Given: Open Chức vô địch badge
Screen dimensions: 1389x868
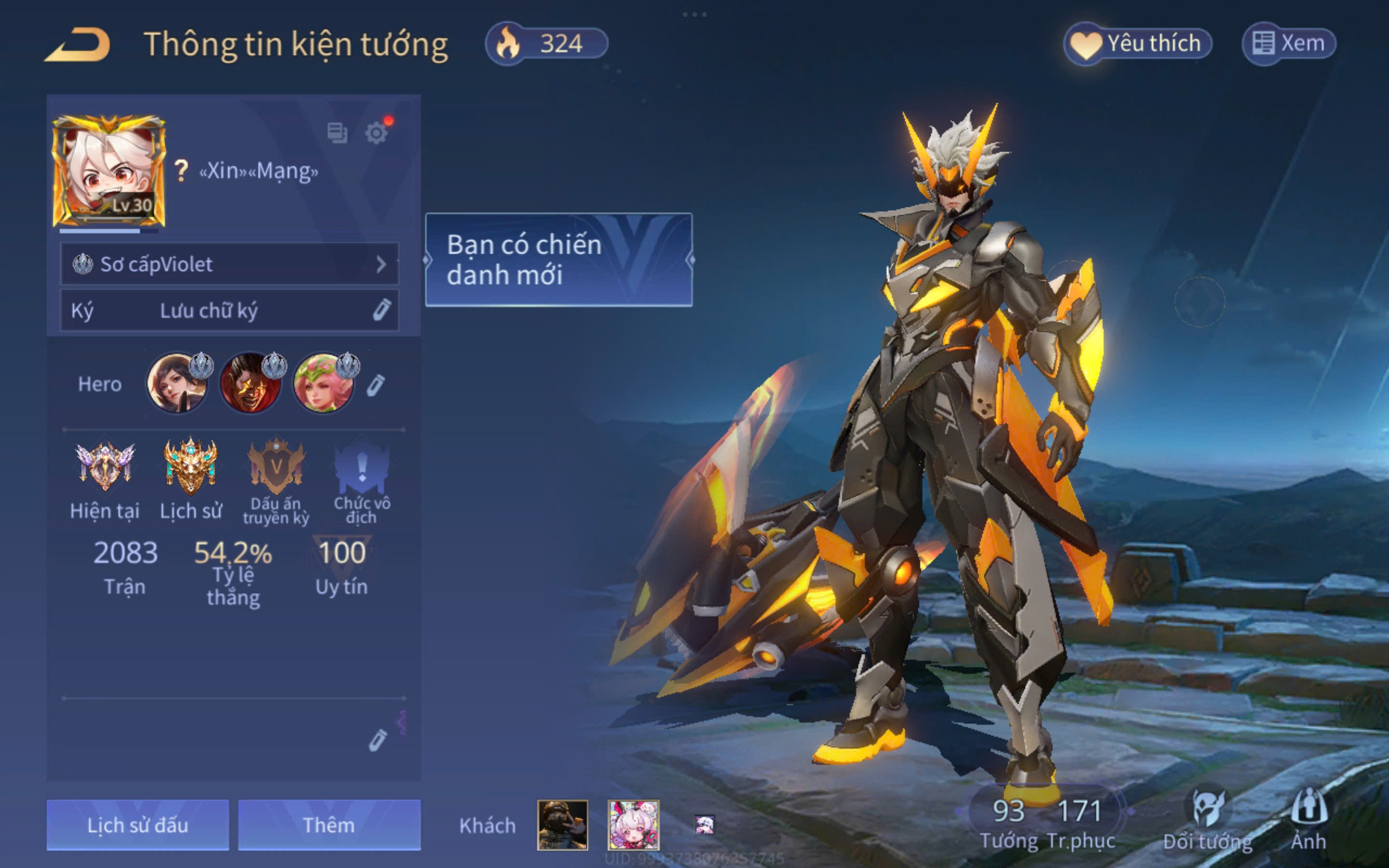Looking at the screenshot, I should tap(362, 468).
